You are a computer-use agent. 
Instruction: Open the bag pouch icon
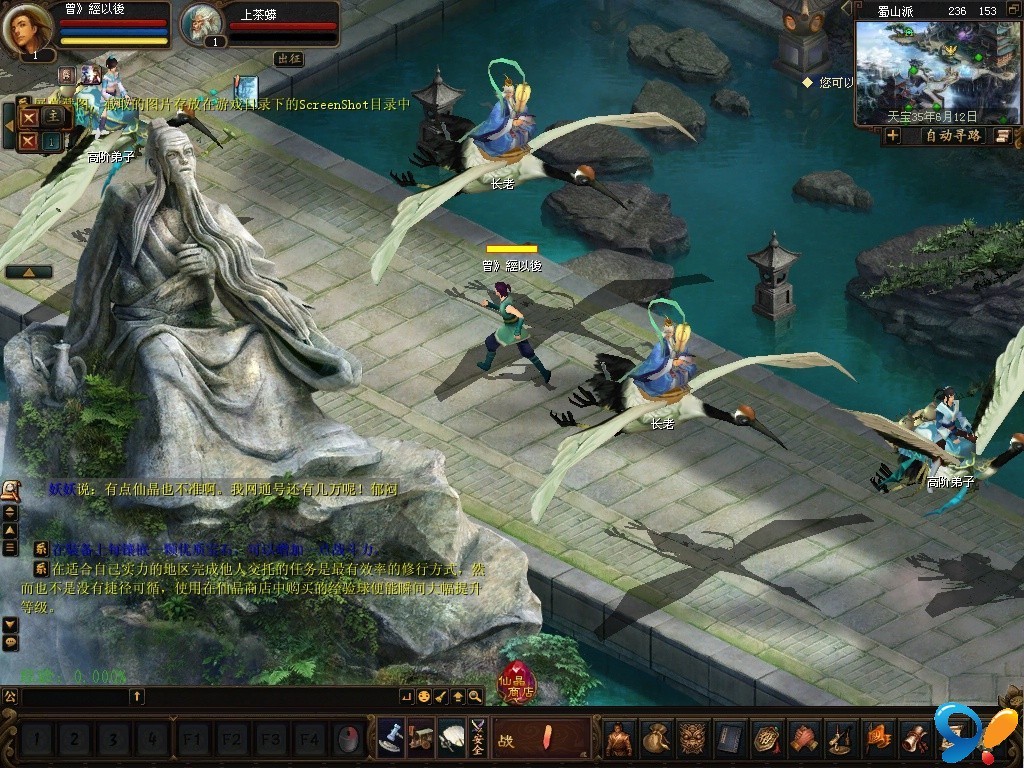coord(656,739)
